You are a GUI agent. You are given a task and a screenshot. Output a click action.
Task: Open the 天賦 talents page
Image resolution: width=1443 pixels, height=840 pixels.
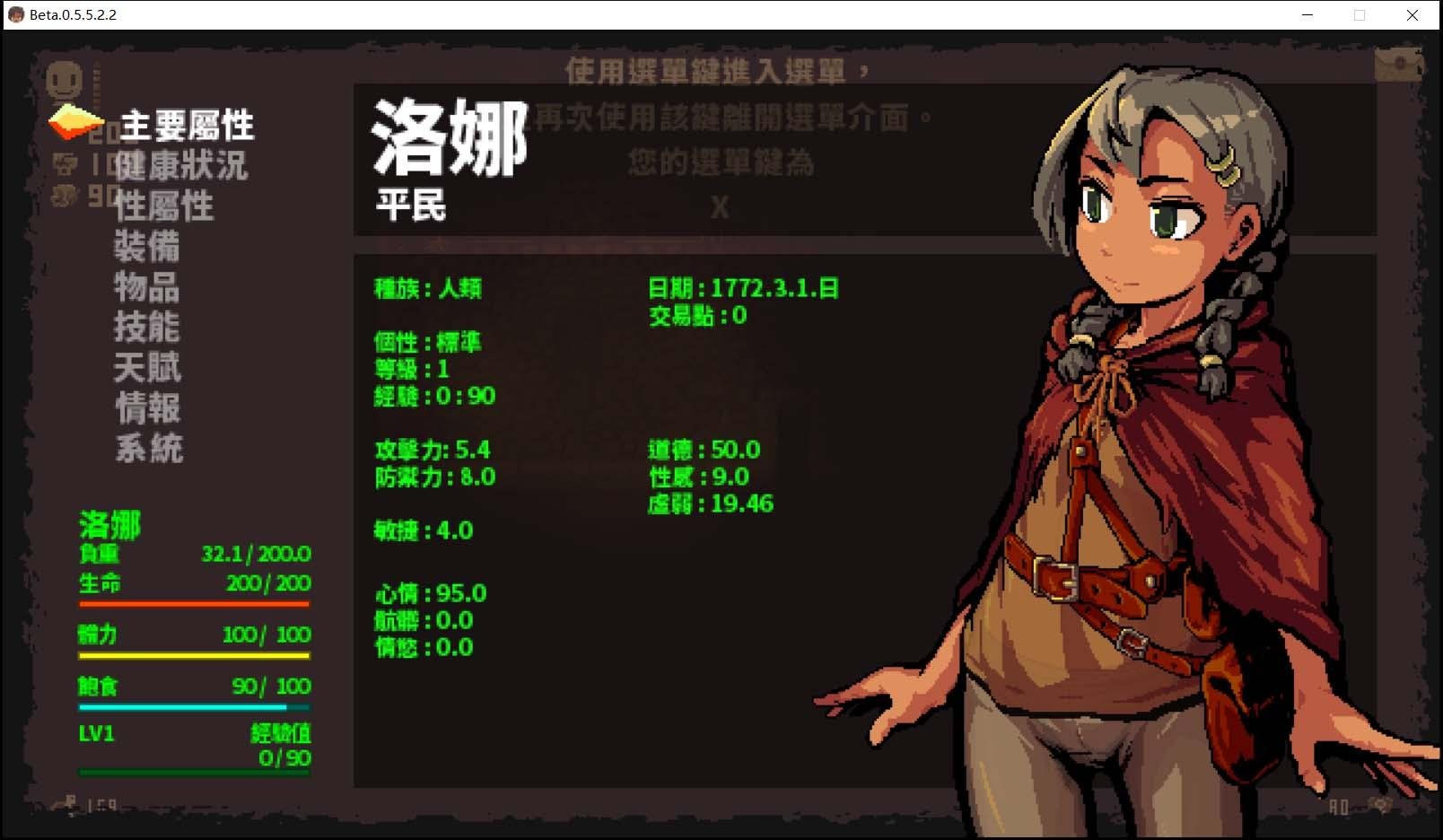[x=149, y=366]
